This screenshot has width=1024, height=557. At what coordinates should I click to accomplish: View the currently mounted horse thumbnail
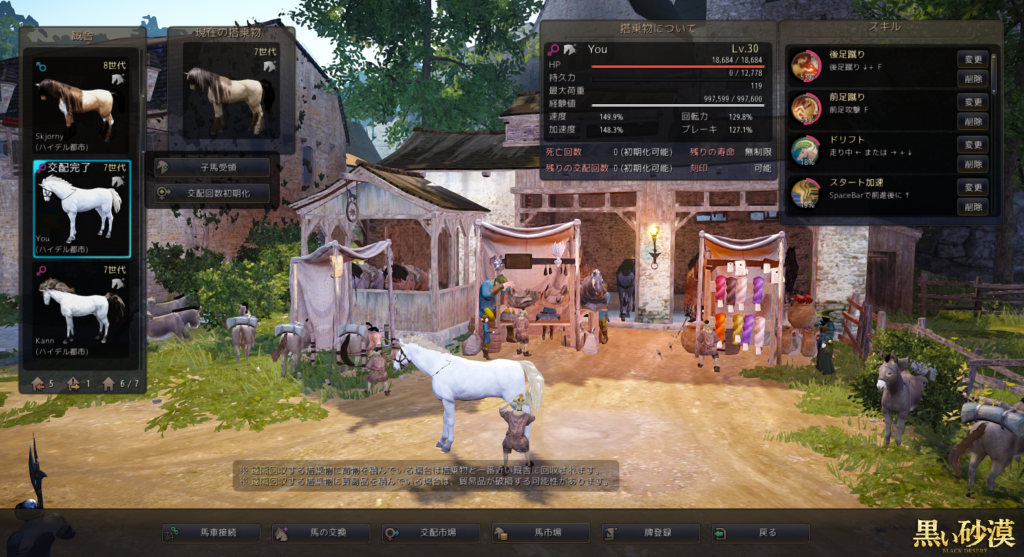(x=230, y=93)
